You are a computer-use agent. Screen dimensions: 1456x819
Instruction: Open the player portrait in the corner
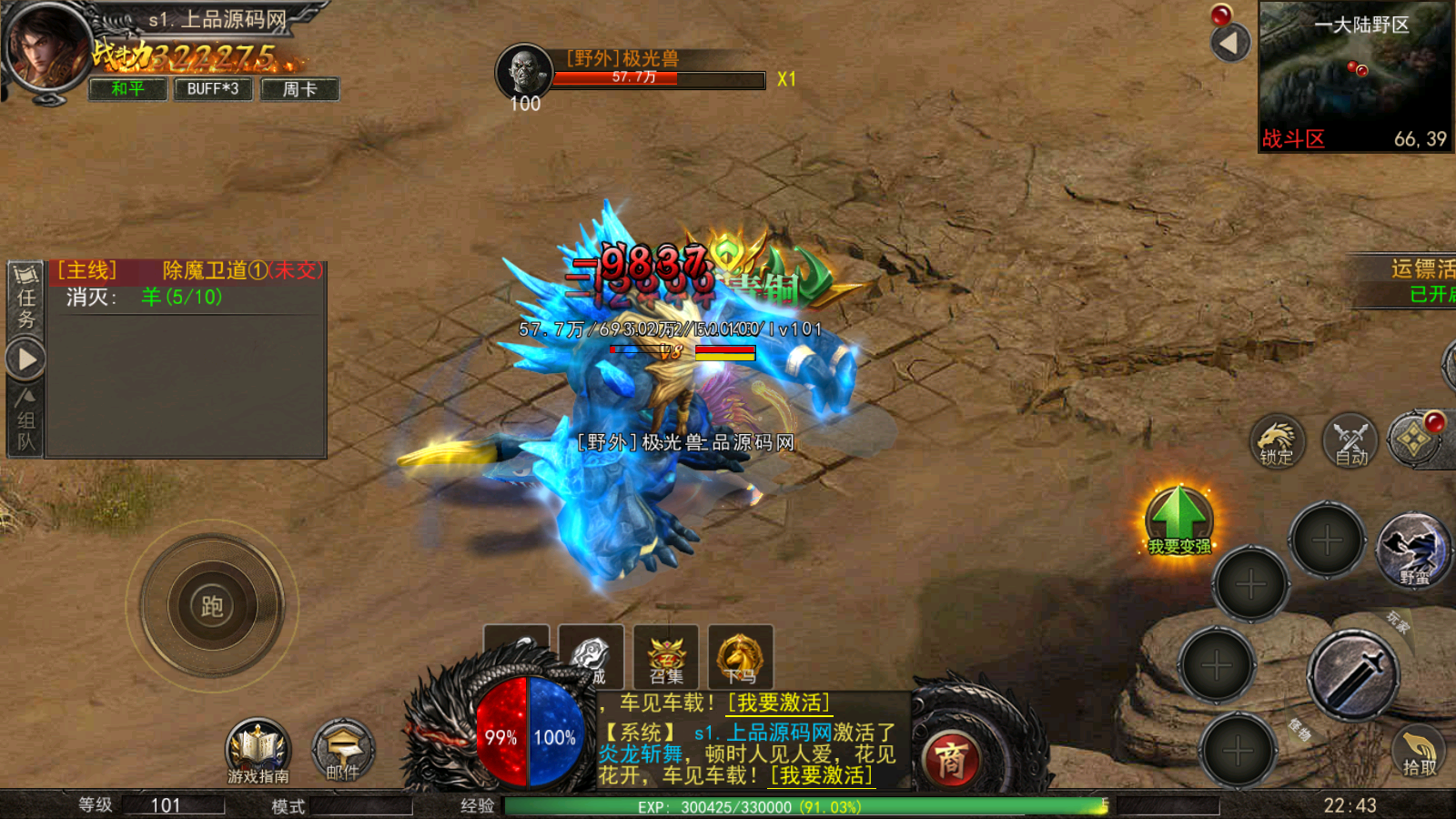click(45, 45)
